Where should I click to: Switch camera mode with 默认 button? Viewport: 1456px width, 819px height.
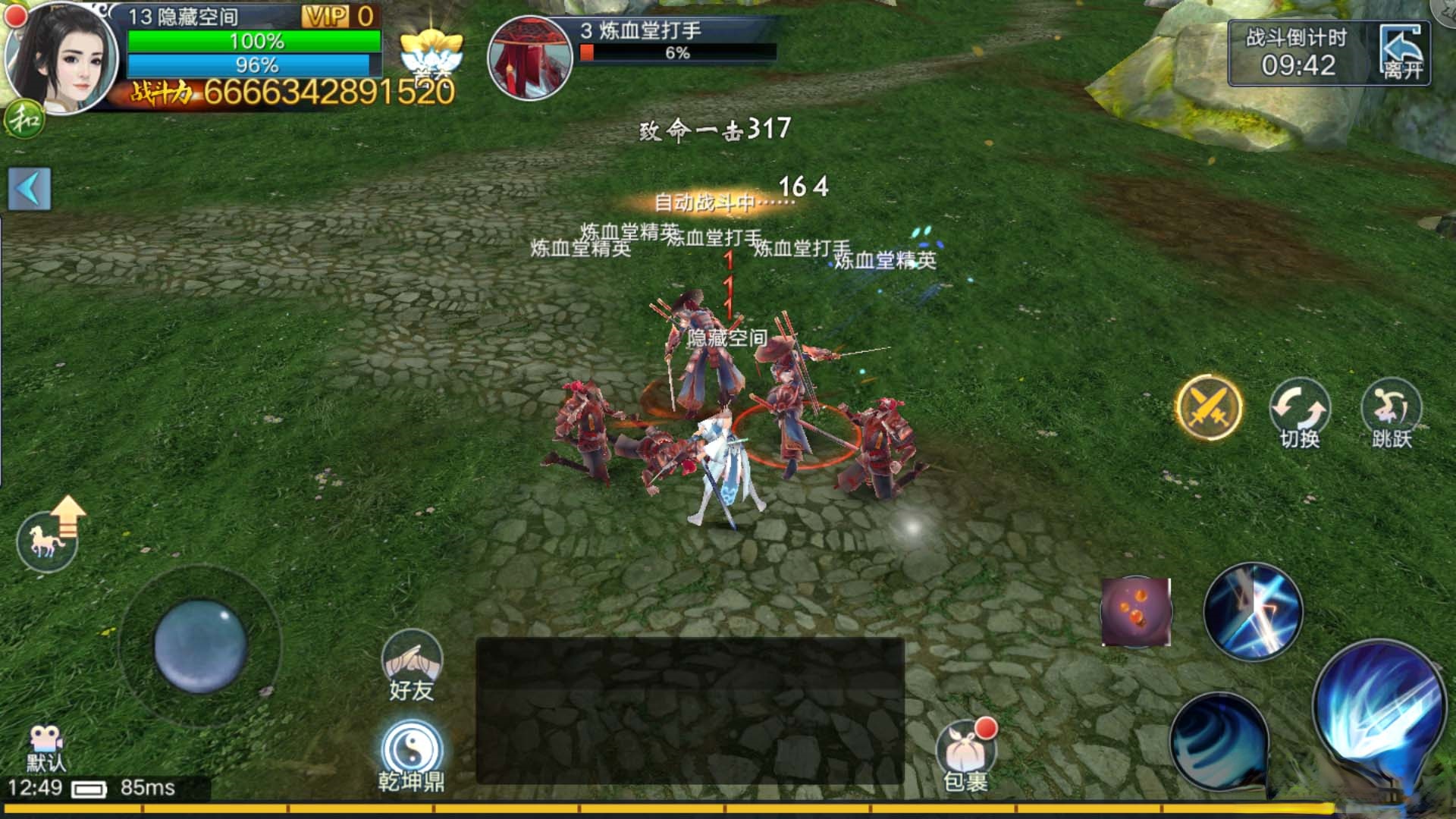click(45, 748)
